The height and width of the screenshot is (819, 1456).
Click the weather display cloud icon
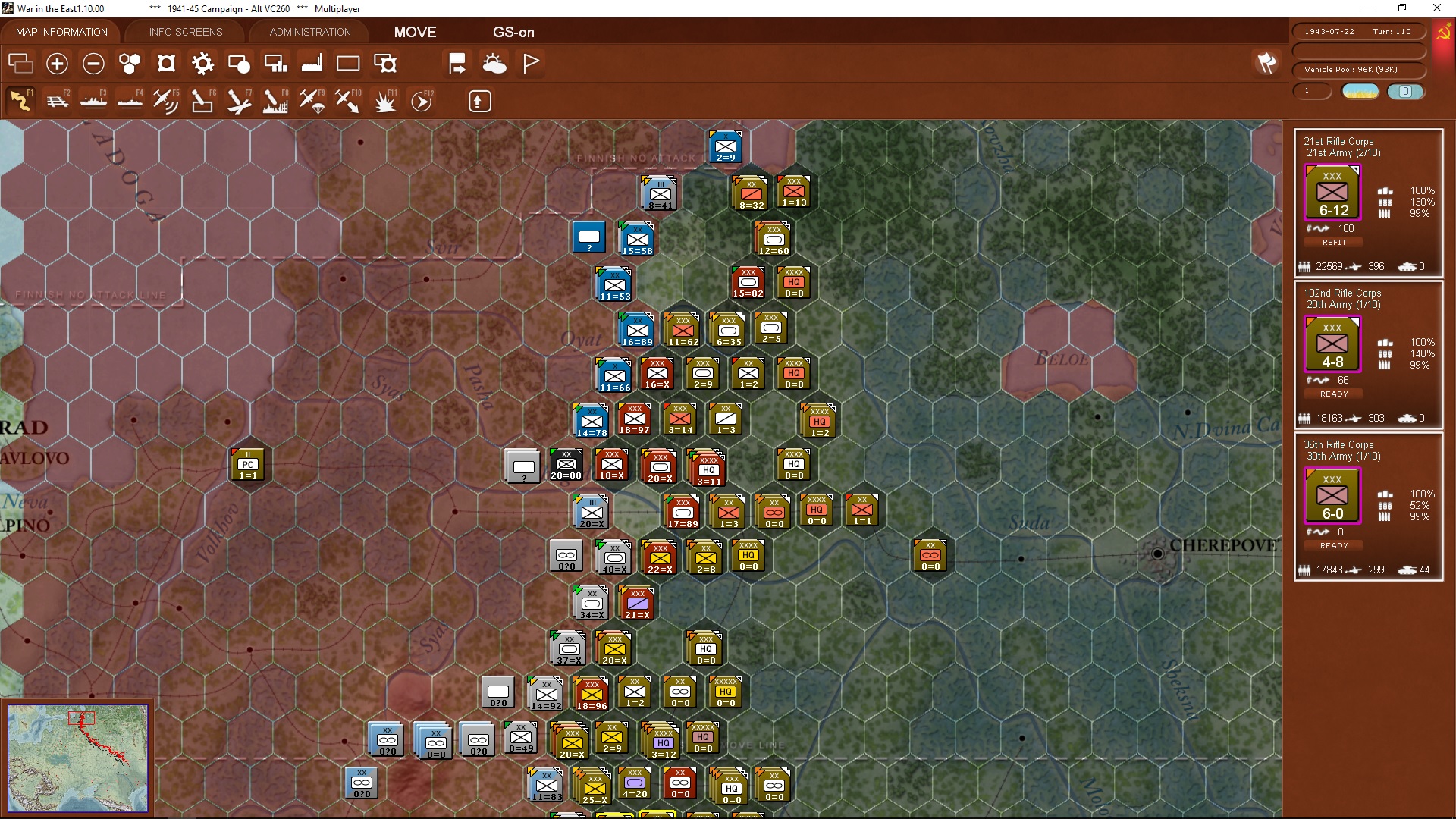coord(495,64)
